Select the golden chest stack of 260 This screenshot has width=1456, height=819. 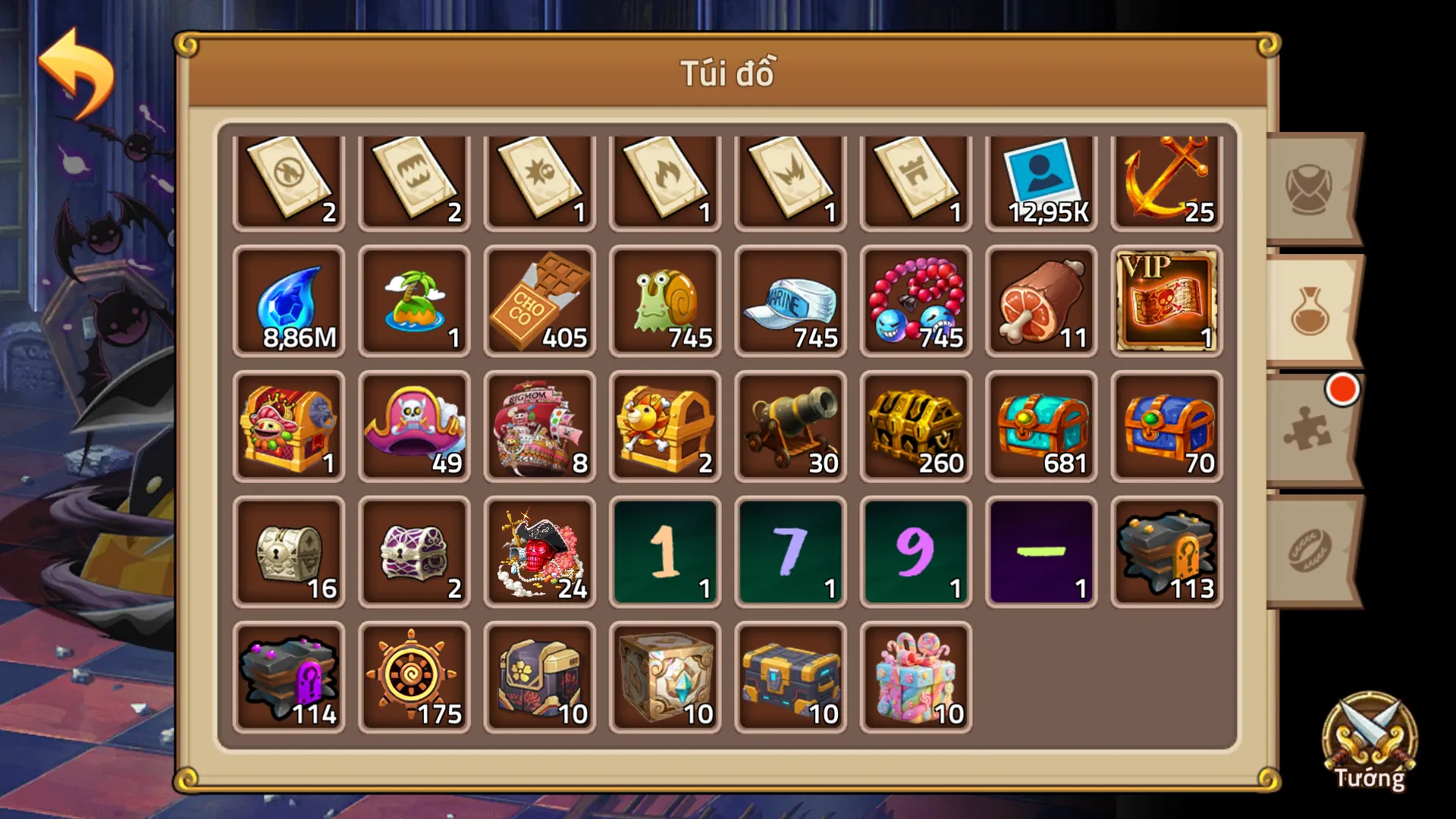[x=915, y=427]
